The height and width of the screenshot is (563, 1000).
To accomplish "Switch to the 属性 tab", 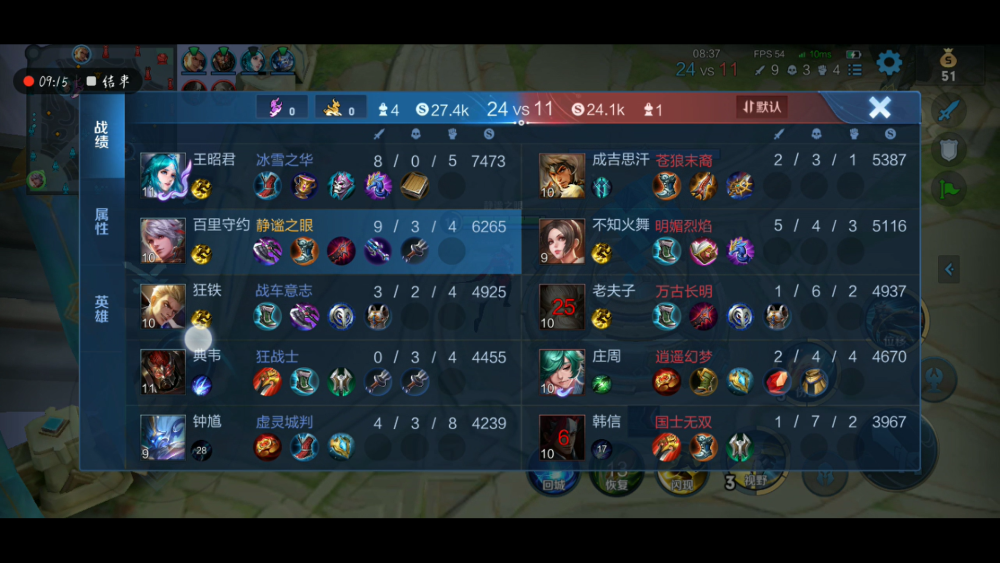I will [x=102, y=221].
